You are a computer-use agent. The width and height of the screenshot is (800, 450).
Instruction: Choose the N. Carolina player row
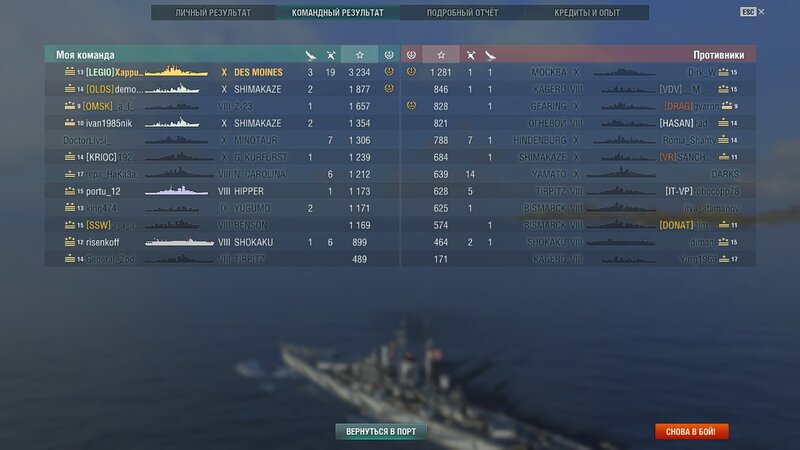coord(220,174)
